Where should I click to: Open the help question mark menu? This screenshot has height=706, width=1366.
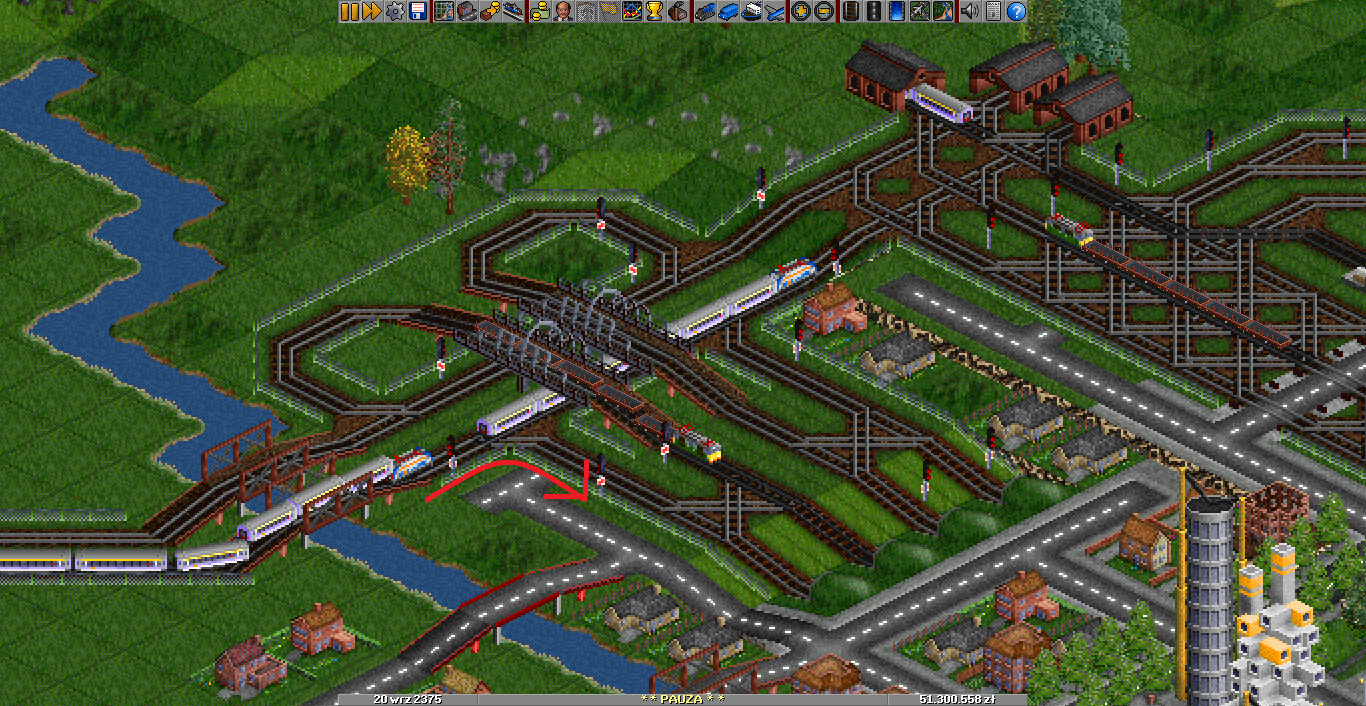coord(1016,11)
